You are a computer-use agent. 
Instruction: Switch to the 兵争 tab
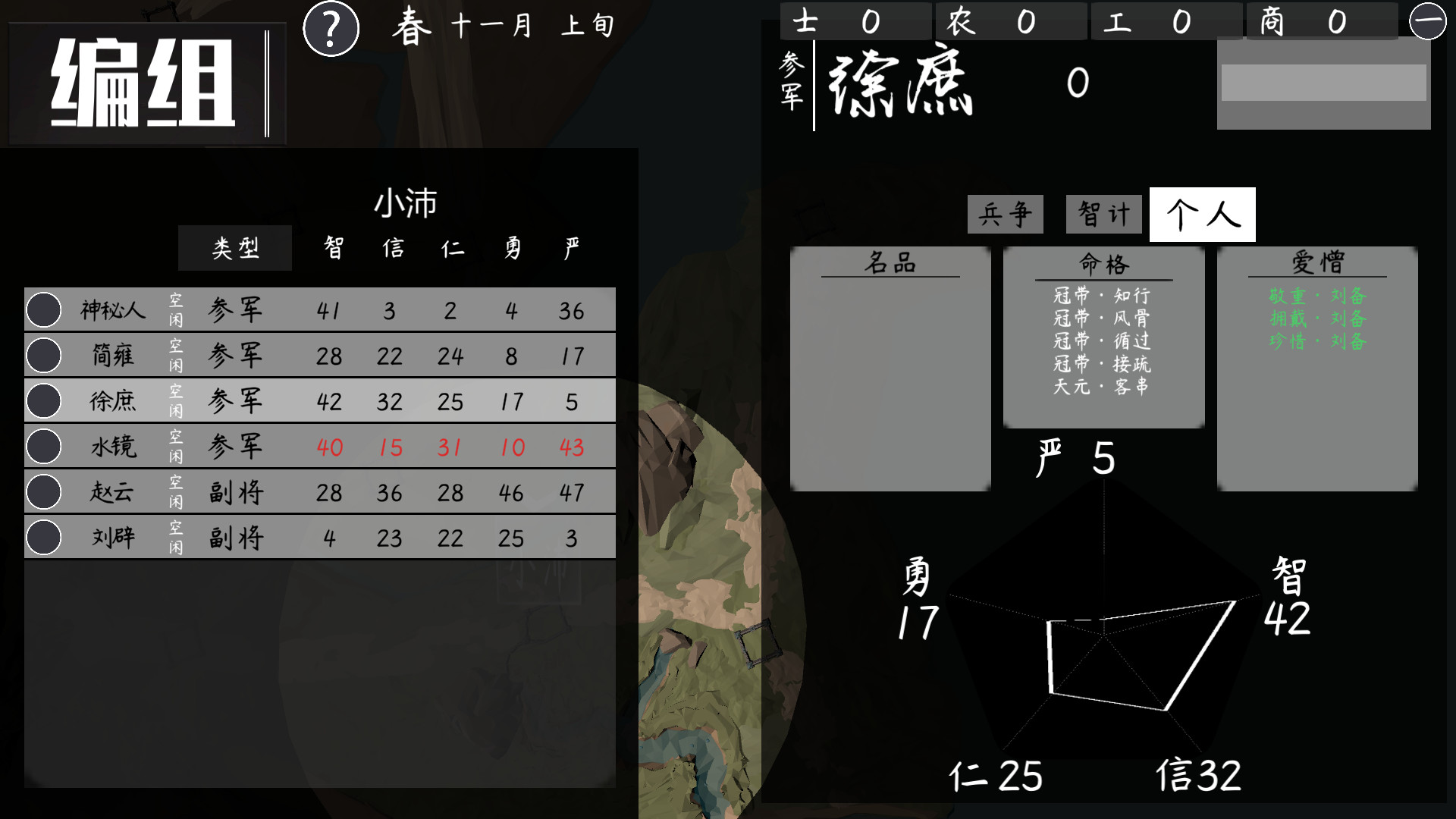coord(1004,214)
